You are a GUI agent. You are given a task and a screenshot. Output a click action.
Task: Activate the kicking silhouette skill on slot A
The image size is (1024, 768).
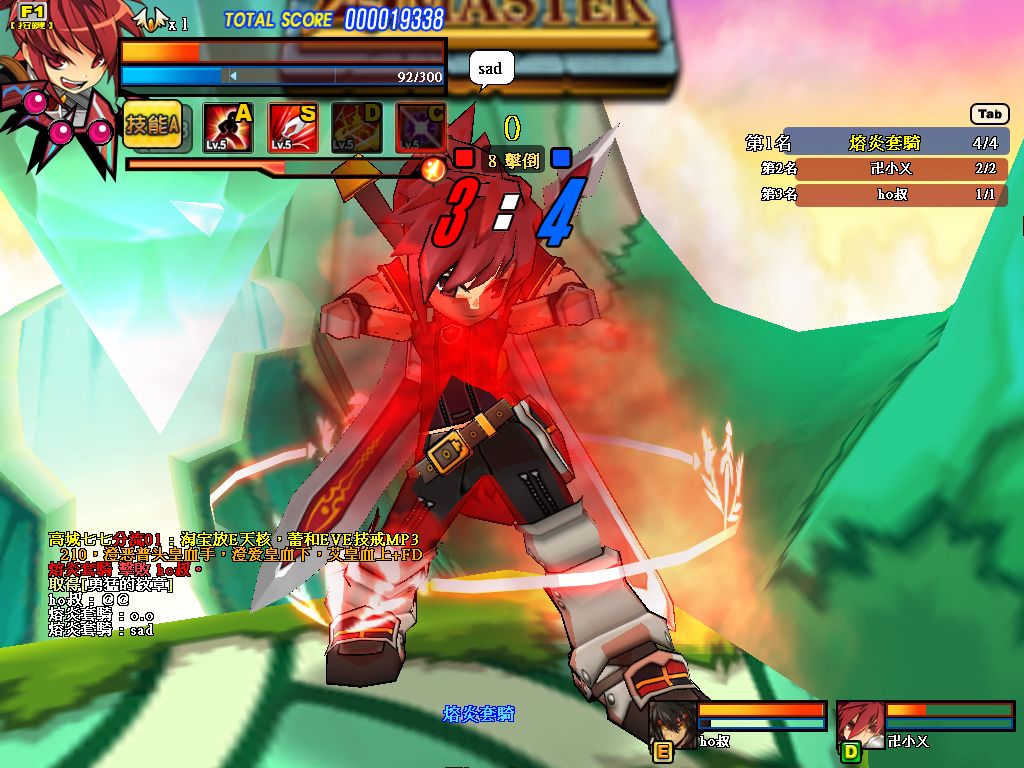pyautogui.click(x=228, y=128)
